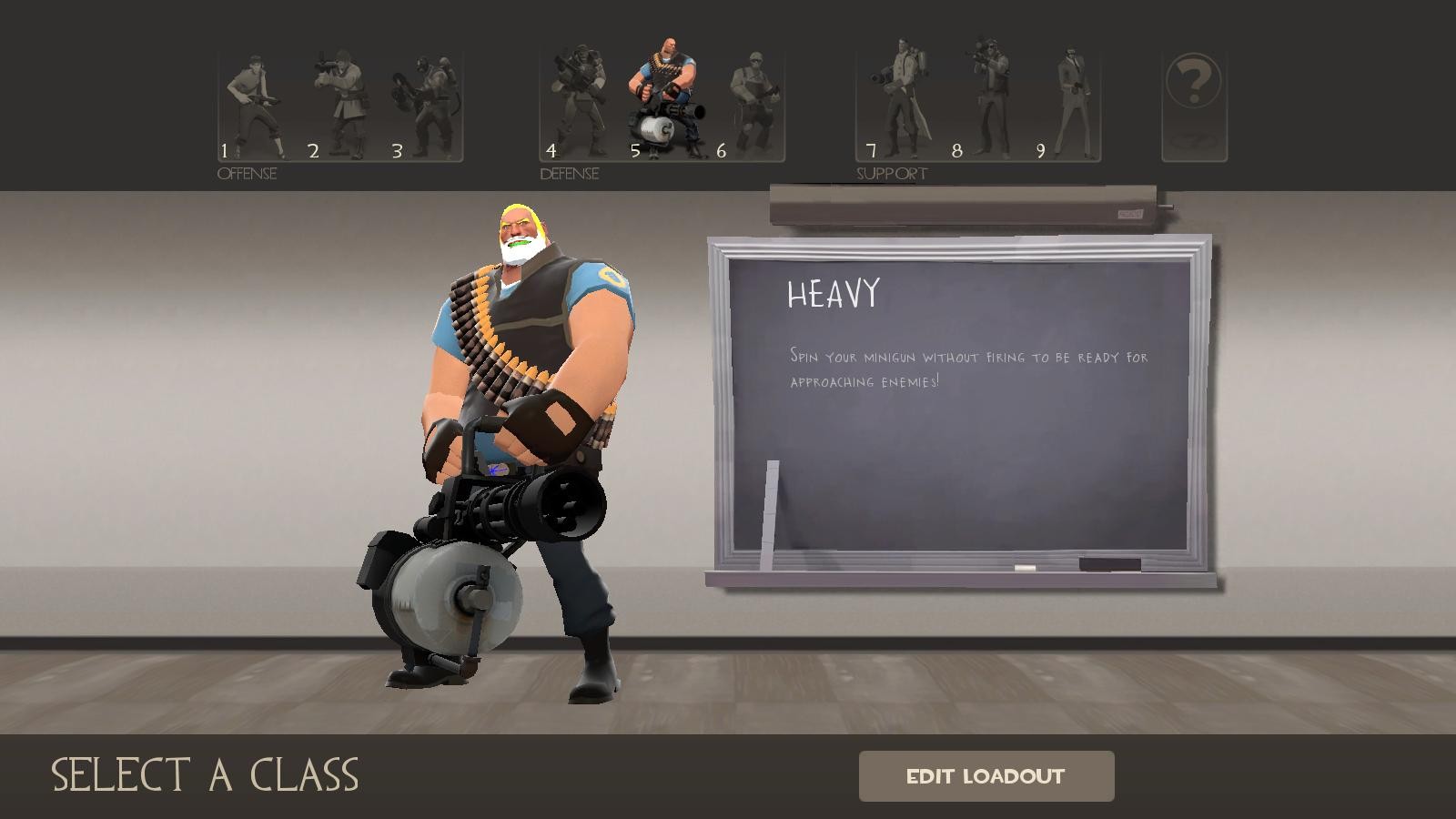Click the Offense category label
The image size is (1456, 819).
[246, 173]
